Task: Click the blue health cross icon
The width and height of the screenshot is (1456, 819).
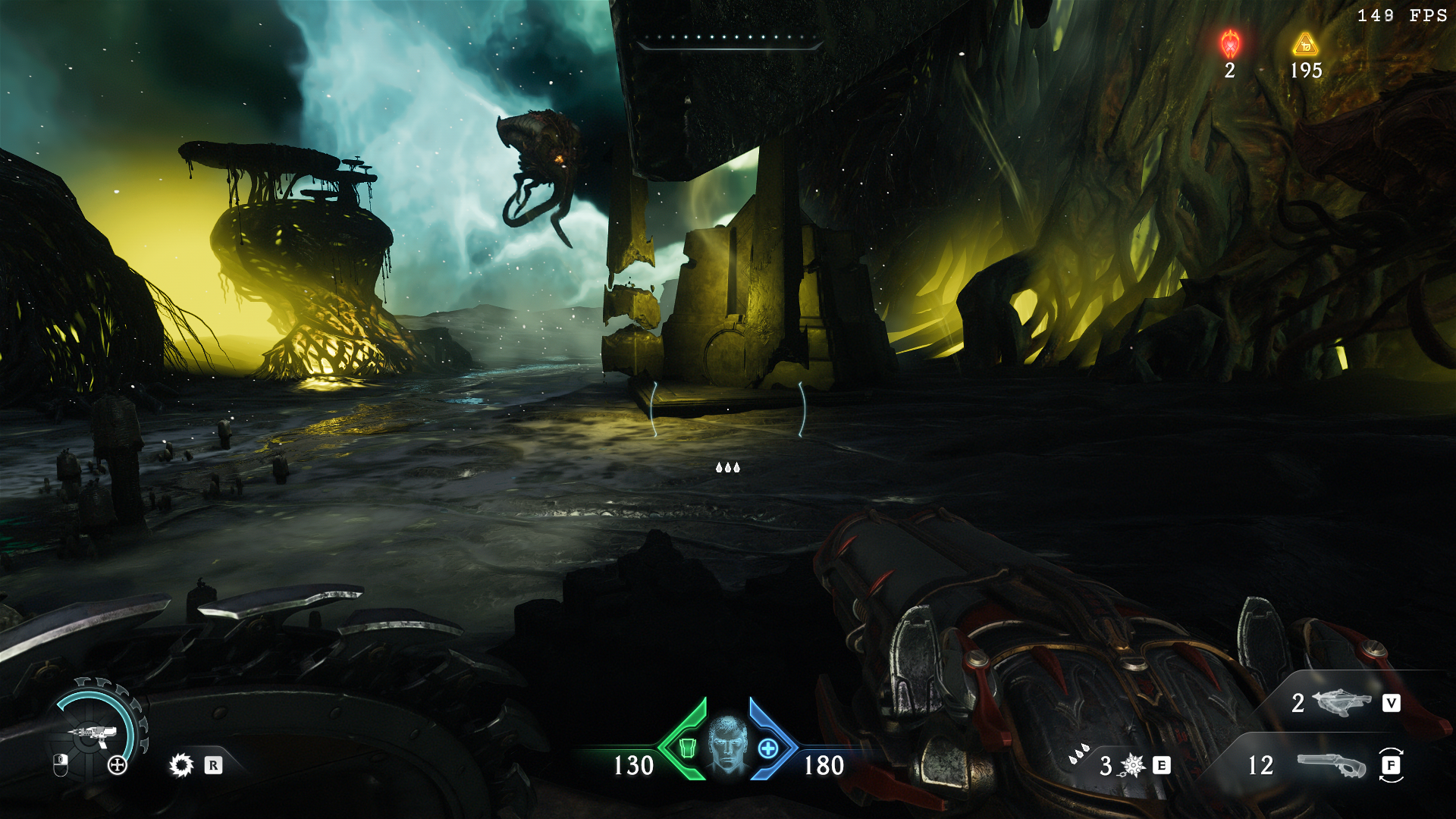Action: [x=768, y=748]
